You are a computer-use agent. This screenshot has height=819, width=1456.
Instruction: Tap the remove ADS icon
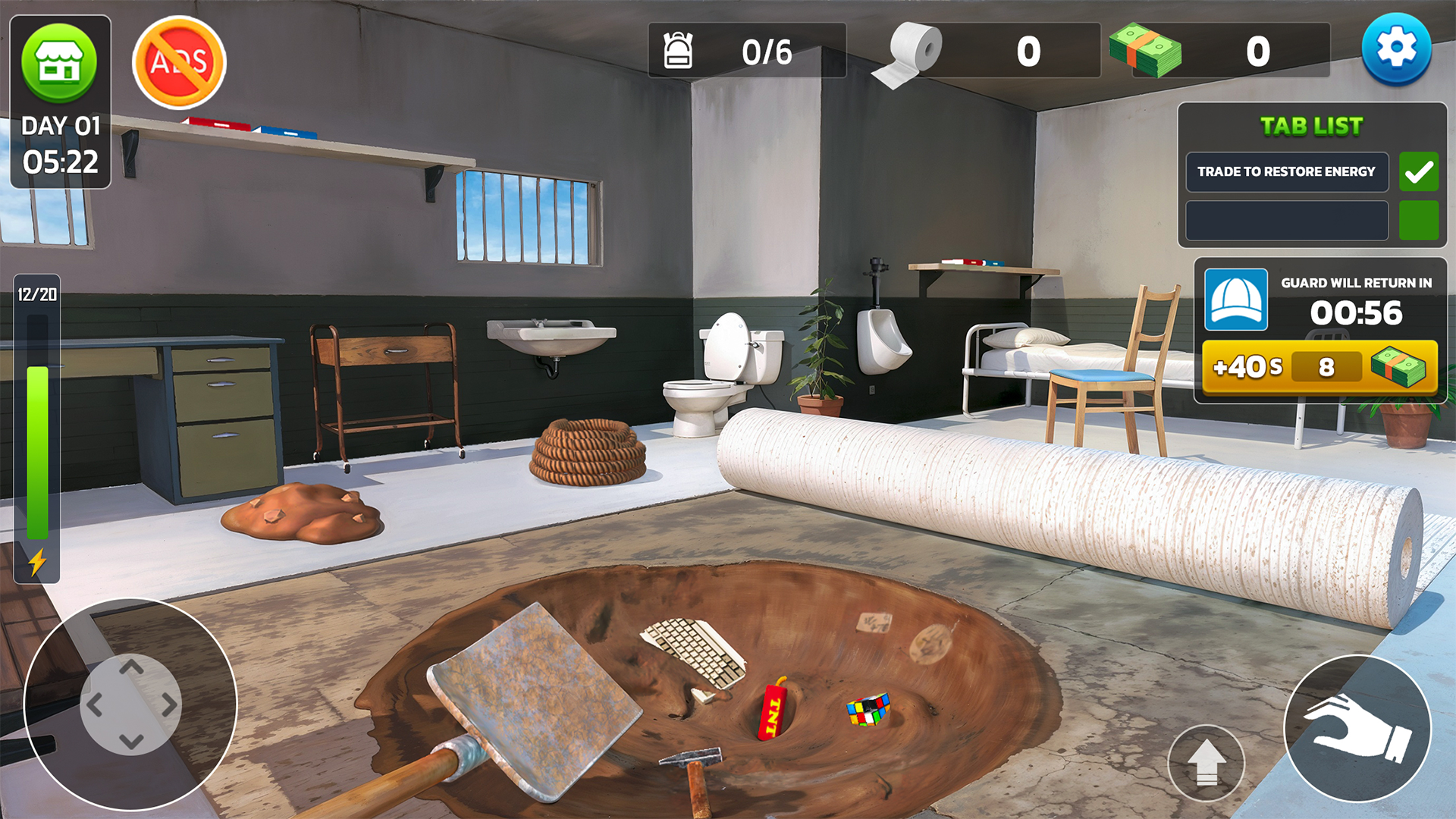178,62
